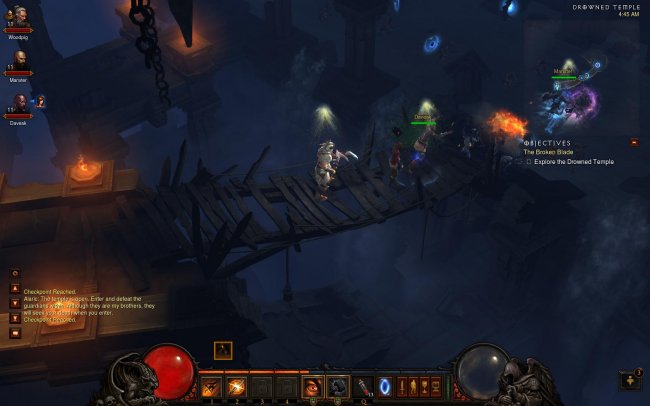Collapse the objectives tracker
The image size is (650, 406).
[634, 143]
